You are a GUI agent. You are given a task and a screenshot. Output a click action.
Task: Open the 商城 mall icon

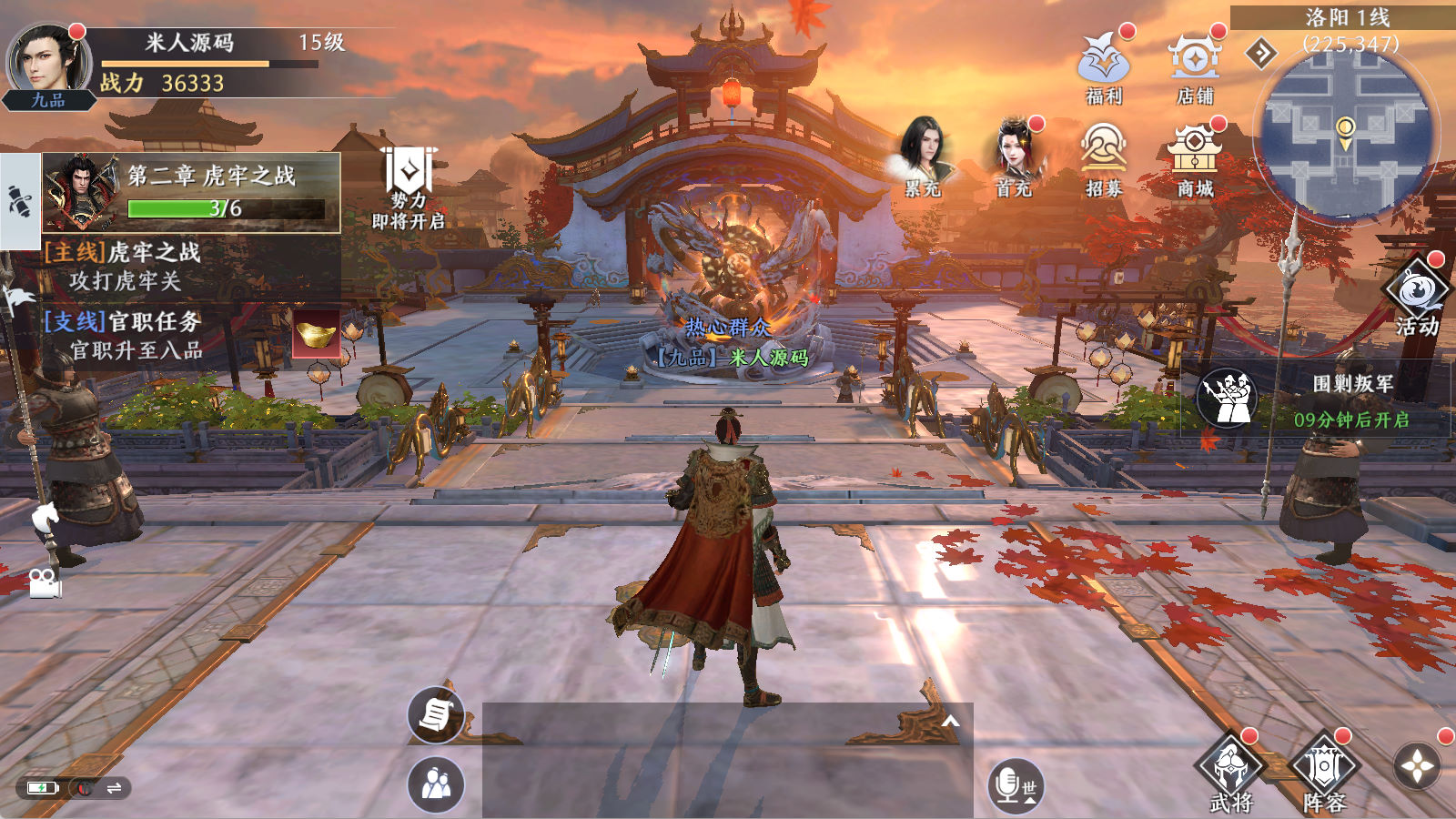pos(1195,157)
